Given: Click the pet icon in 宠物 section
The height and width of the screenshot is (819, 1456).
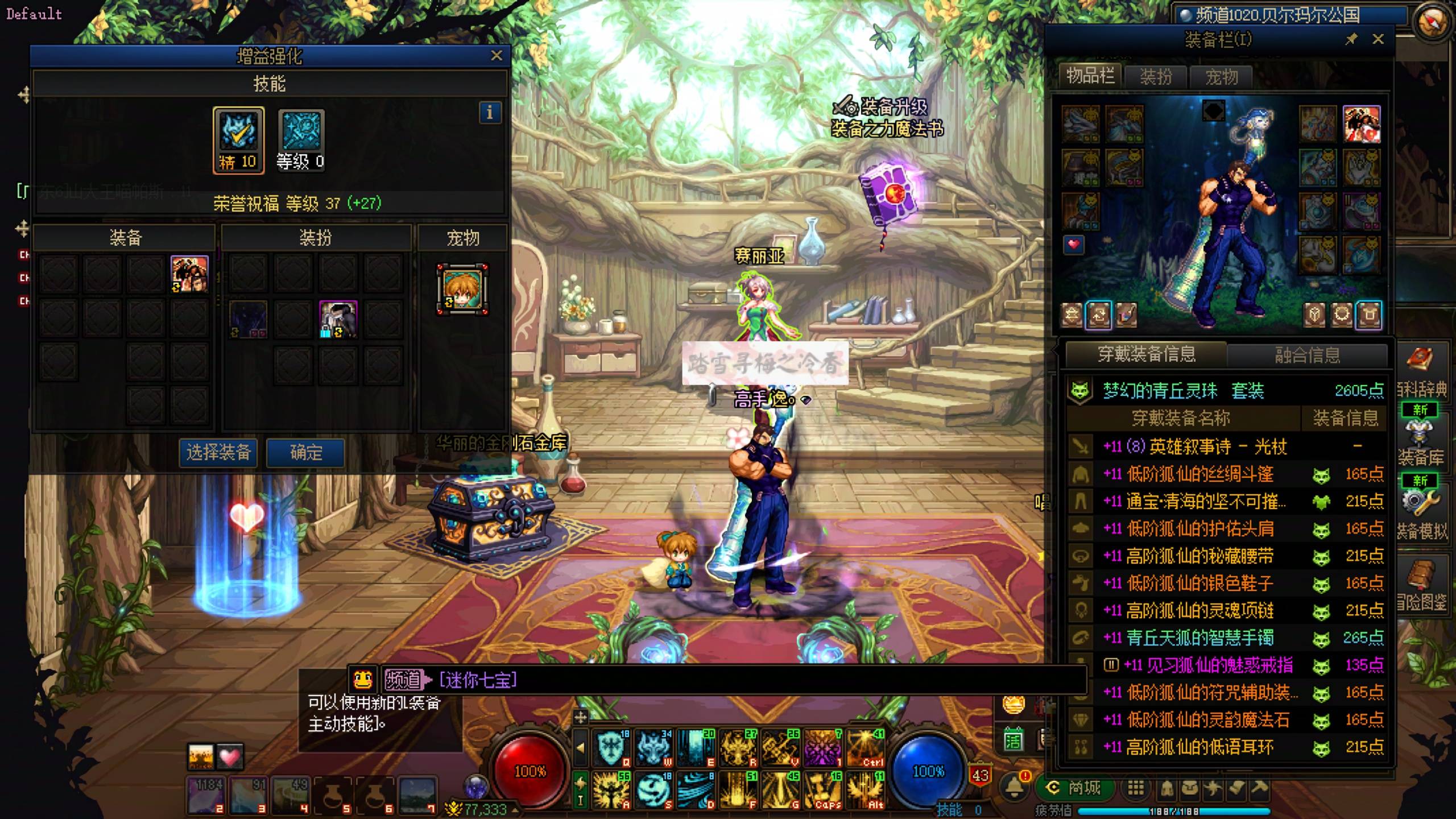Looking at the screenshot, I should [462, 289].
